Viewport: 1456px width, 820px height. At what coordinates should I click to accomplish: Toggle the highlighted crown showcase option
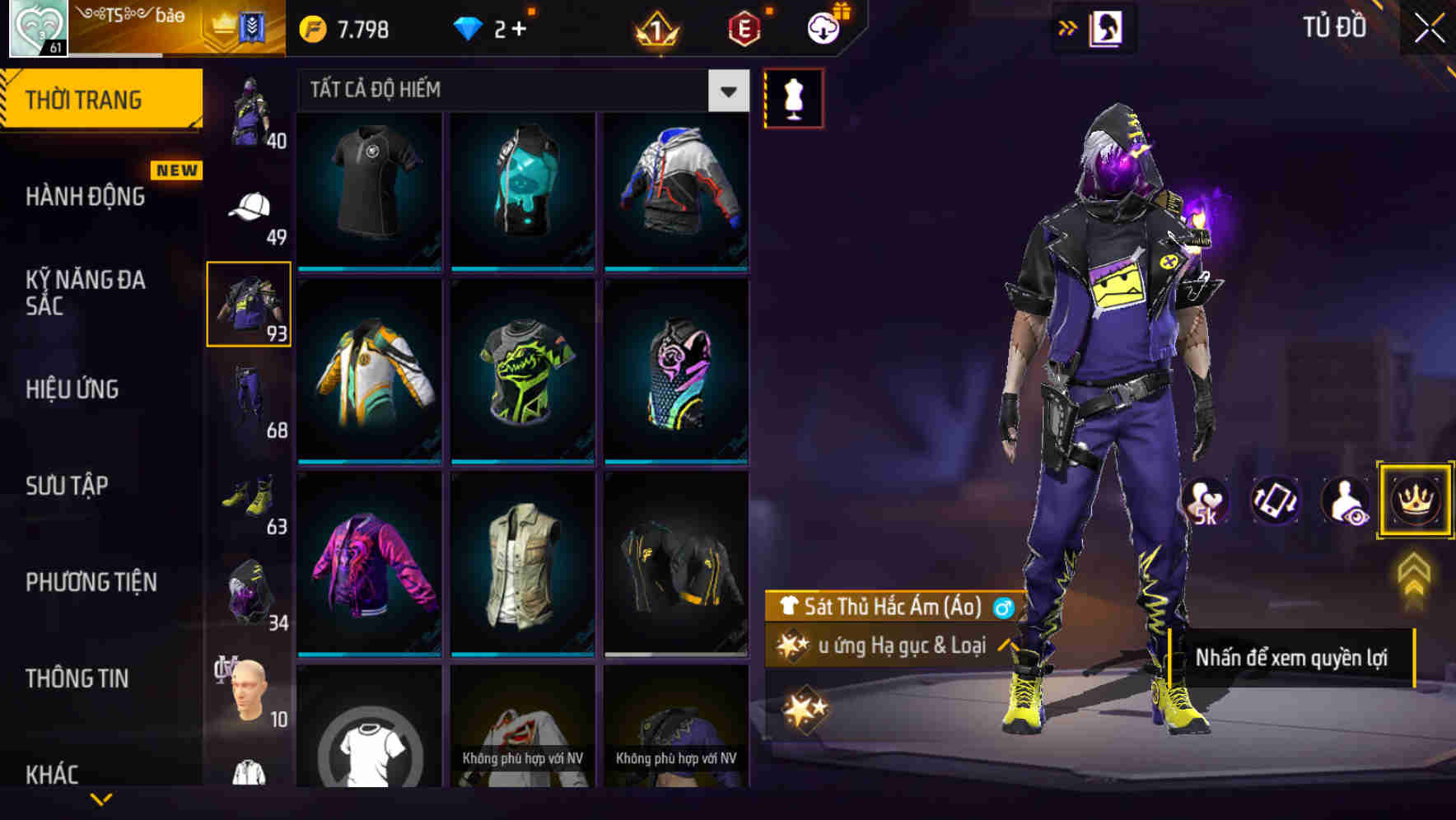pyautogui.click(x=1415, y=501)
